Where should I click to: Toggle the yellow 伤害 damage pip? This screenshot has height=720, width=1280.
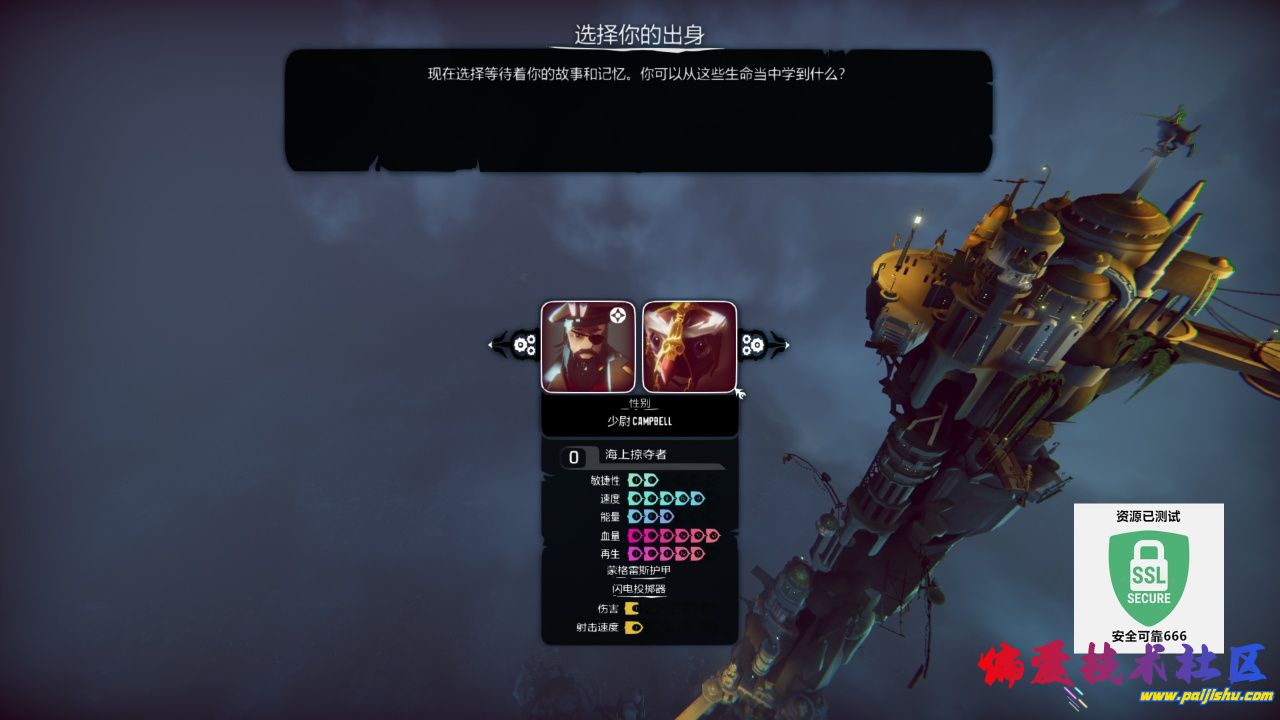[631, 608]
